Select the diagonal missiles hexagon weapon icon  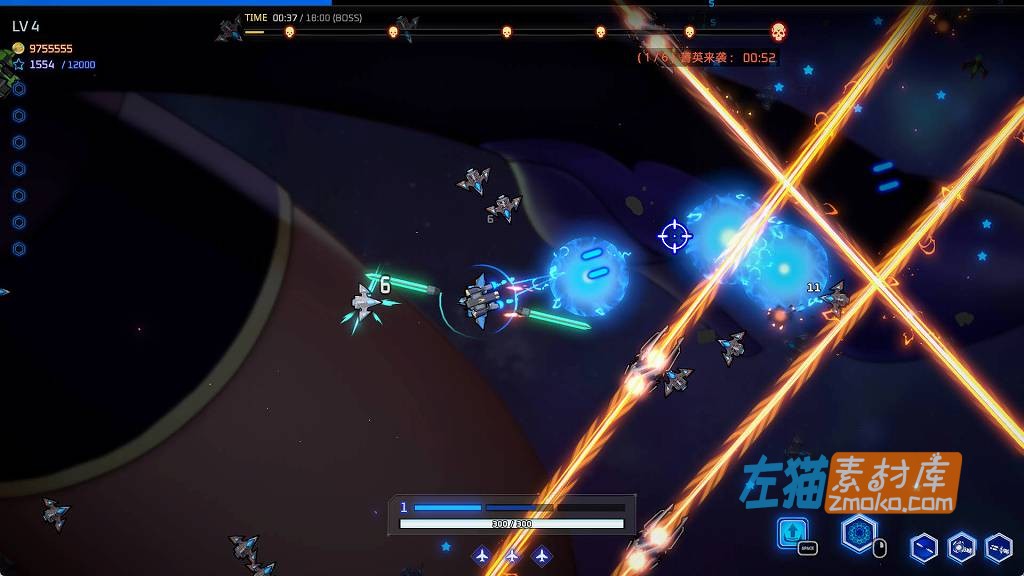point(924,546)
